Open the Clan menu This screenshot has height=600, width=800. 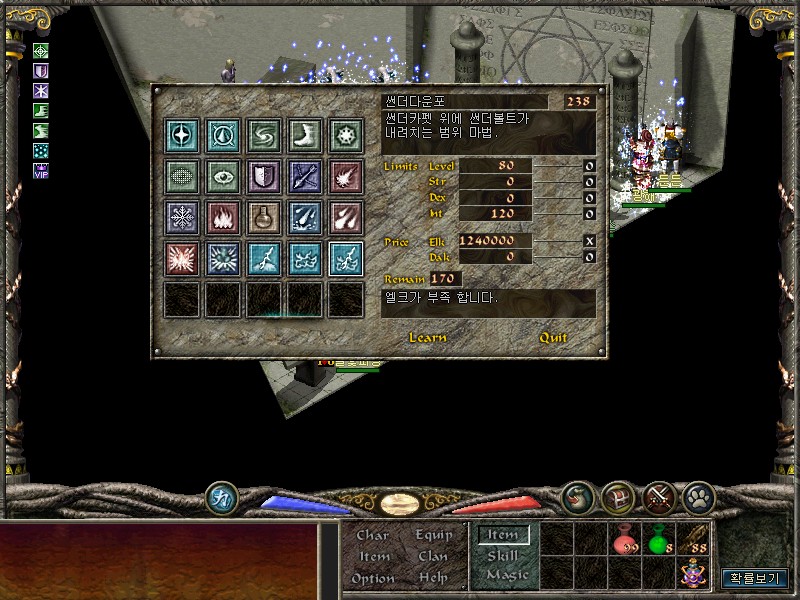[433, 556]
